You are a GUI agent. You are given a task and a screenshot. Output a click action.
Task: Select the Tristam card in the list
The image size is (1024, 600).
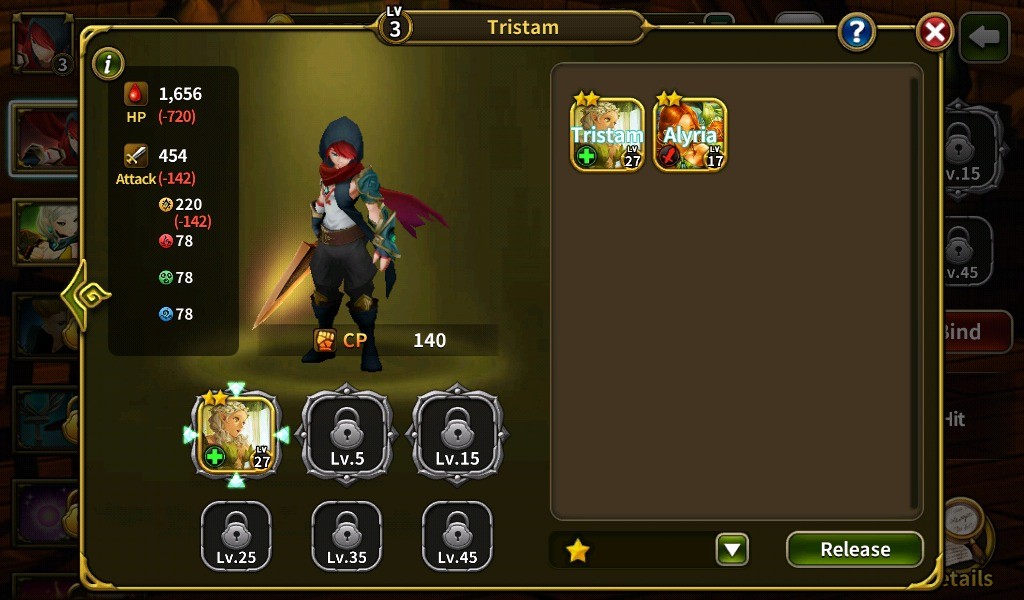607,134
